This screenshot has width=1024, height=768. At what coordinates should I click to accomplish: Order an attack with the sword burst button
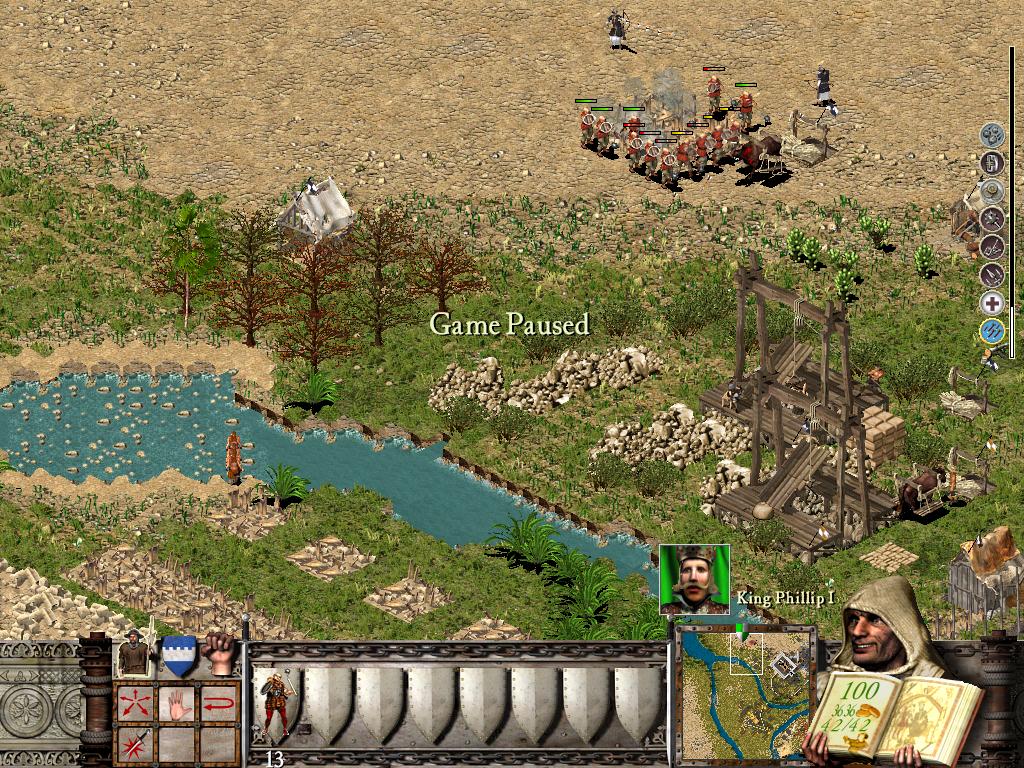(134, 743)
